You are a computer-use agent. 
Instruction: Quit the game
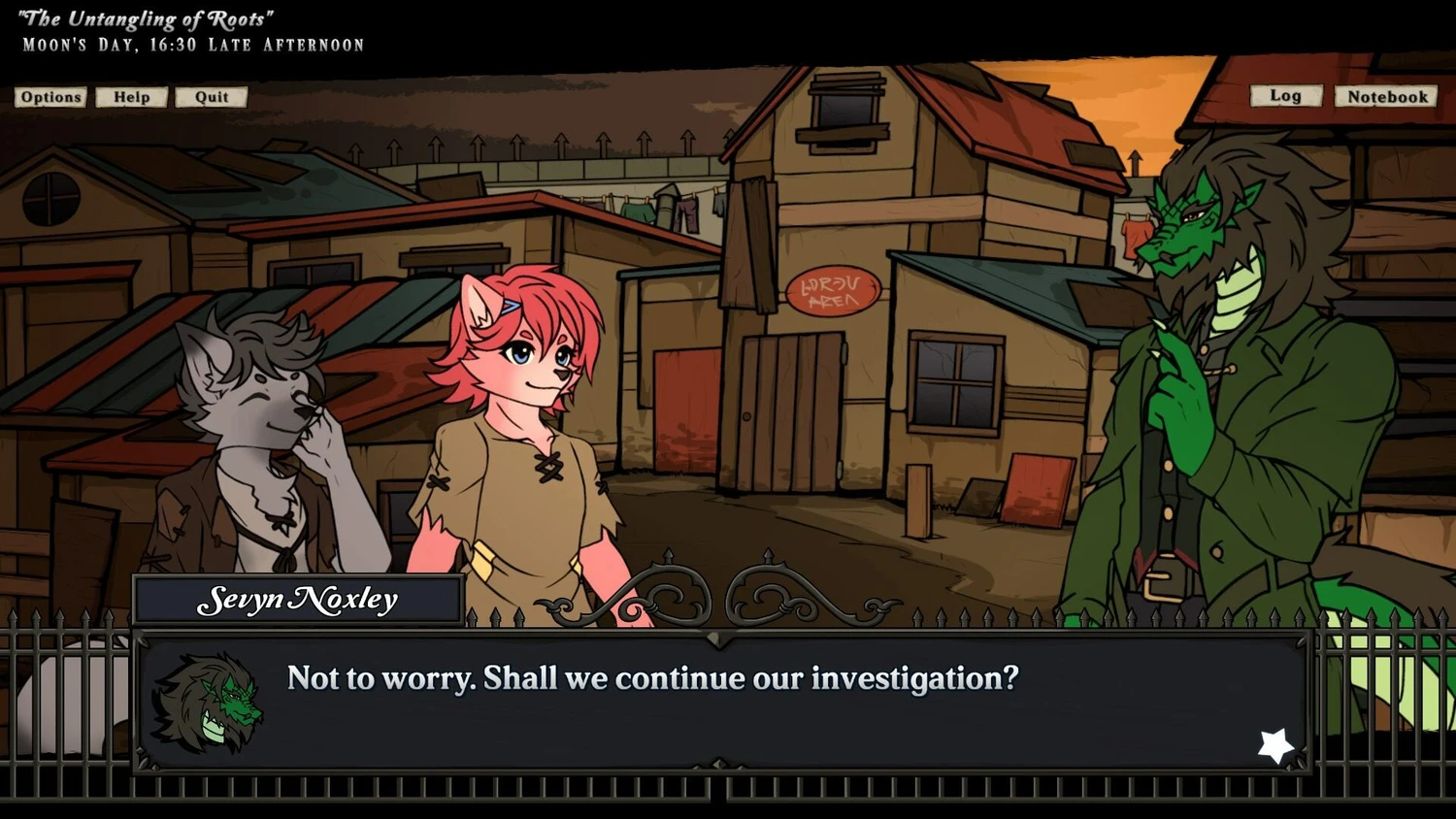(x=211, y=97)
